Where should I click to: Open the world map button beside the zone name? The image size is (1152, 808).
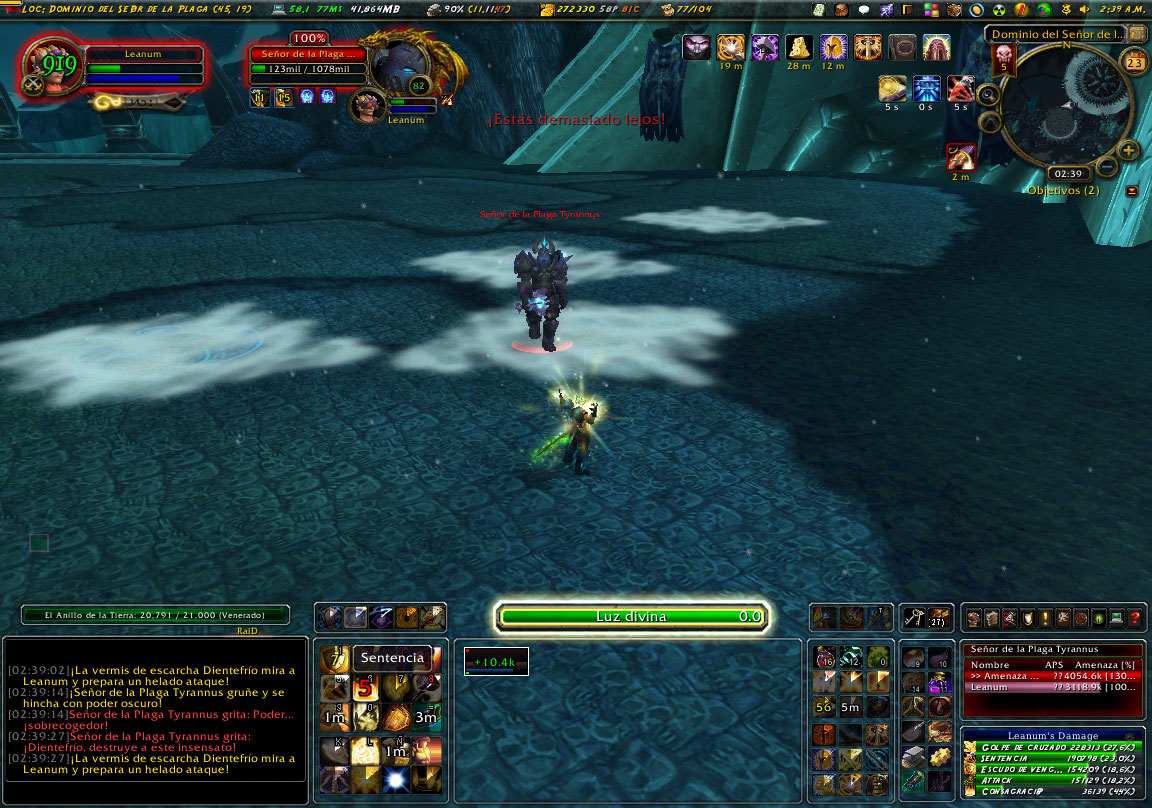point(1138,33)
